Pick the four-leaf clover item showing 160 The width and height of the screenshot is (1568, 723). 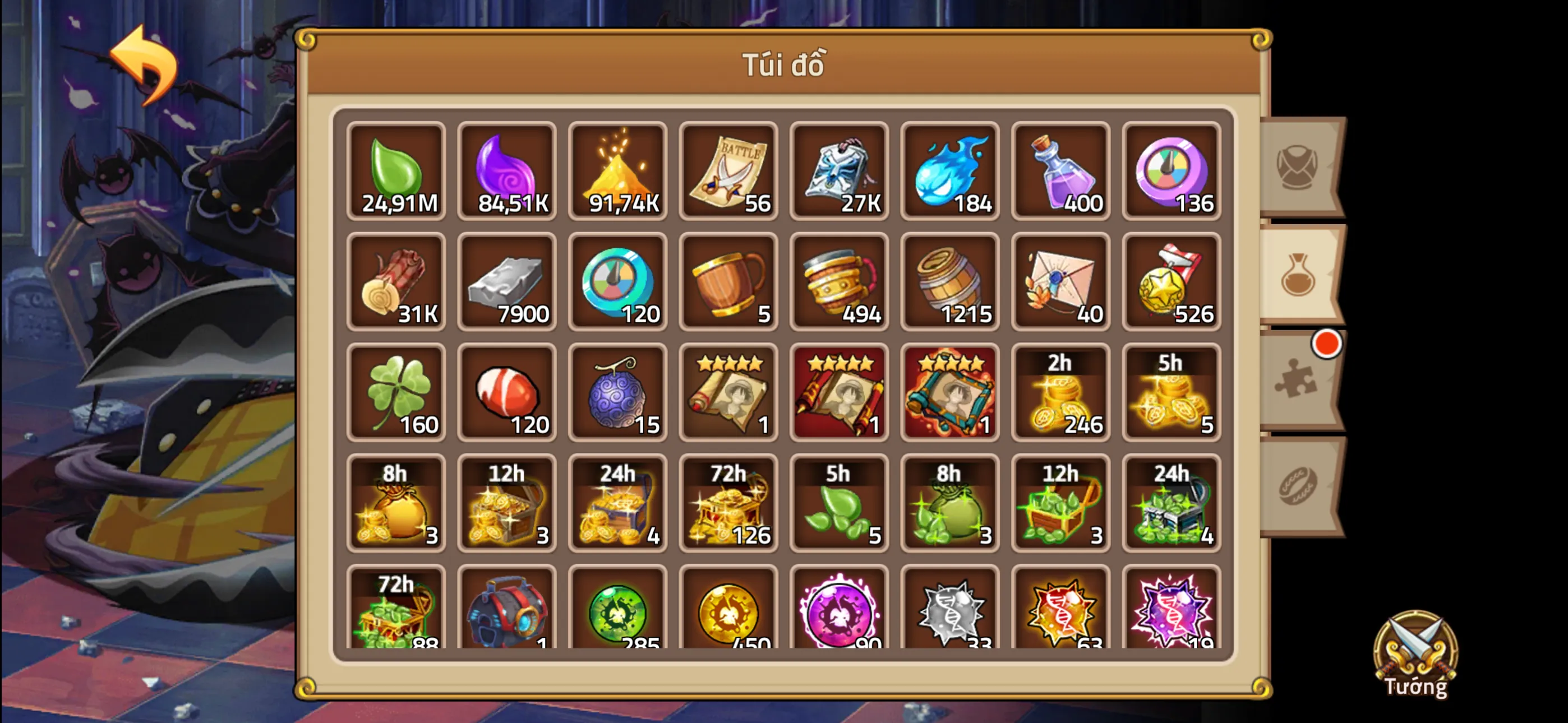pos(396,392)
